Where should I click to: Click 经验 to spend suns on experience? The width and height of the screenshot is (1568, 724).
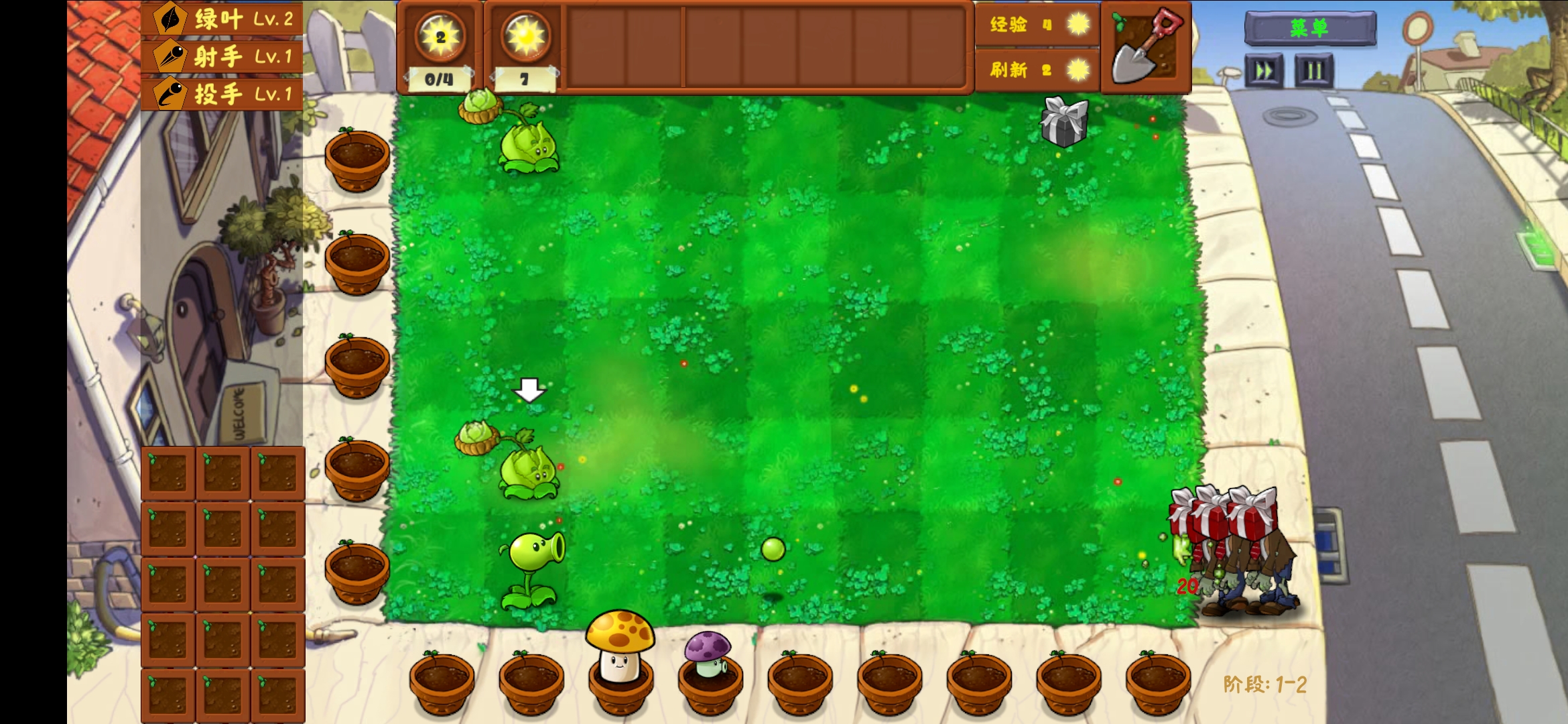pyautogui.click(x=1008, y=25)
